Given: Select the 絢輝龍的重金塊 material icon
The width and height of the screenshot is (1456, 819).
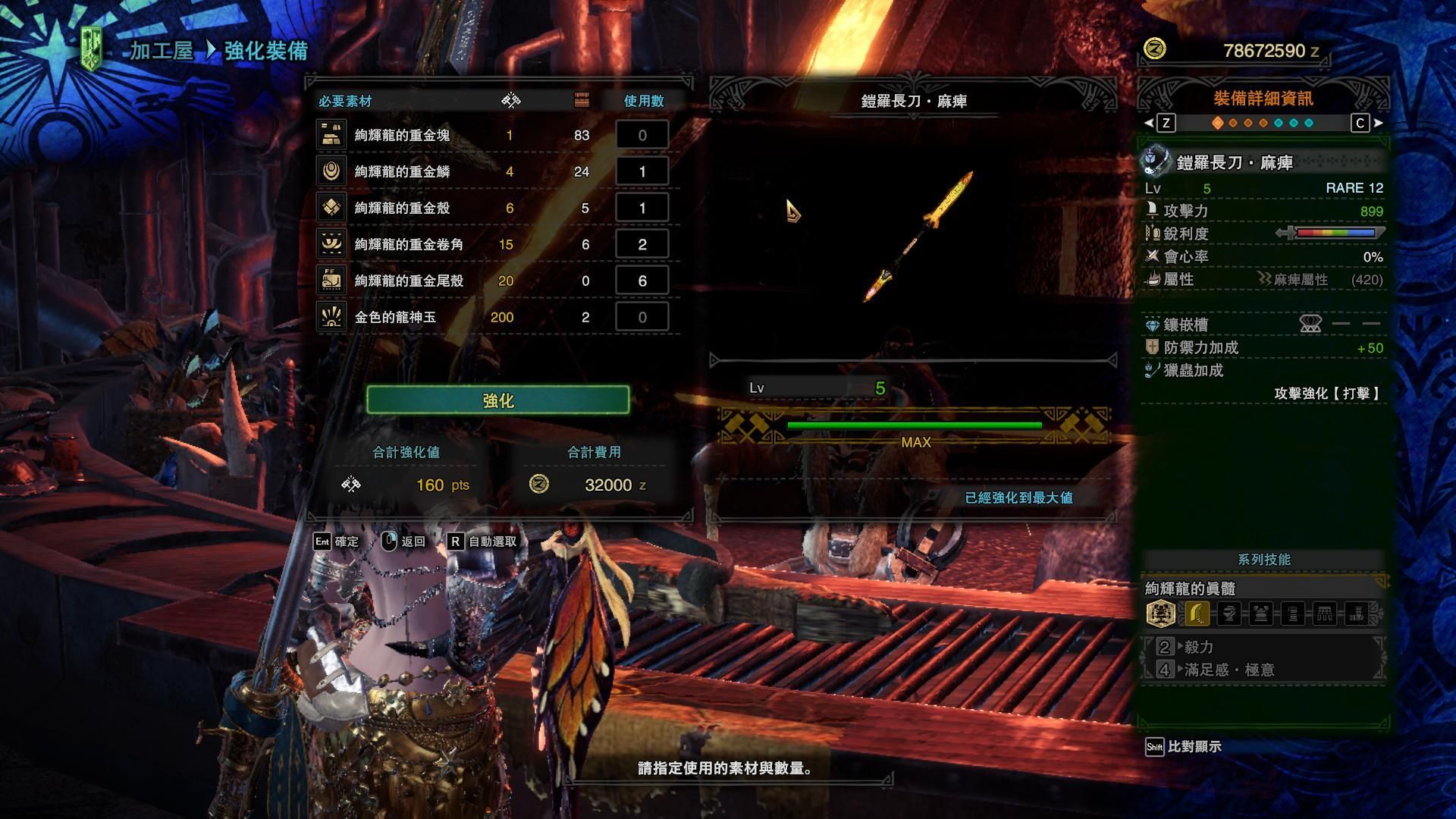Looking at the screenshot, I should [331, 134].
